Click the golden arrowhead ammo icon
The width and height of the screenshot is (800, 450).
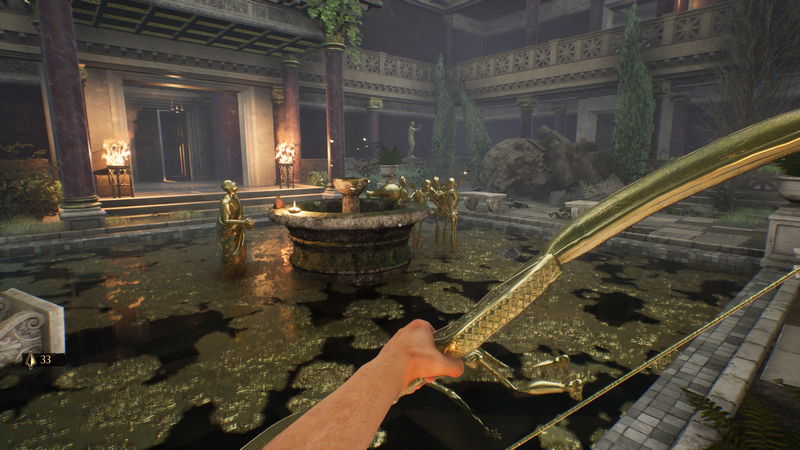(x=30, y=360)
